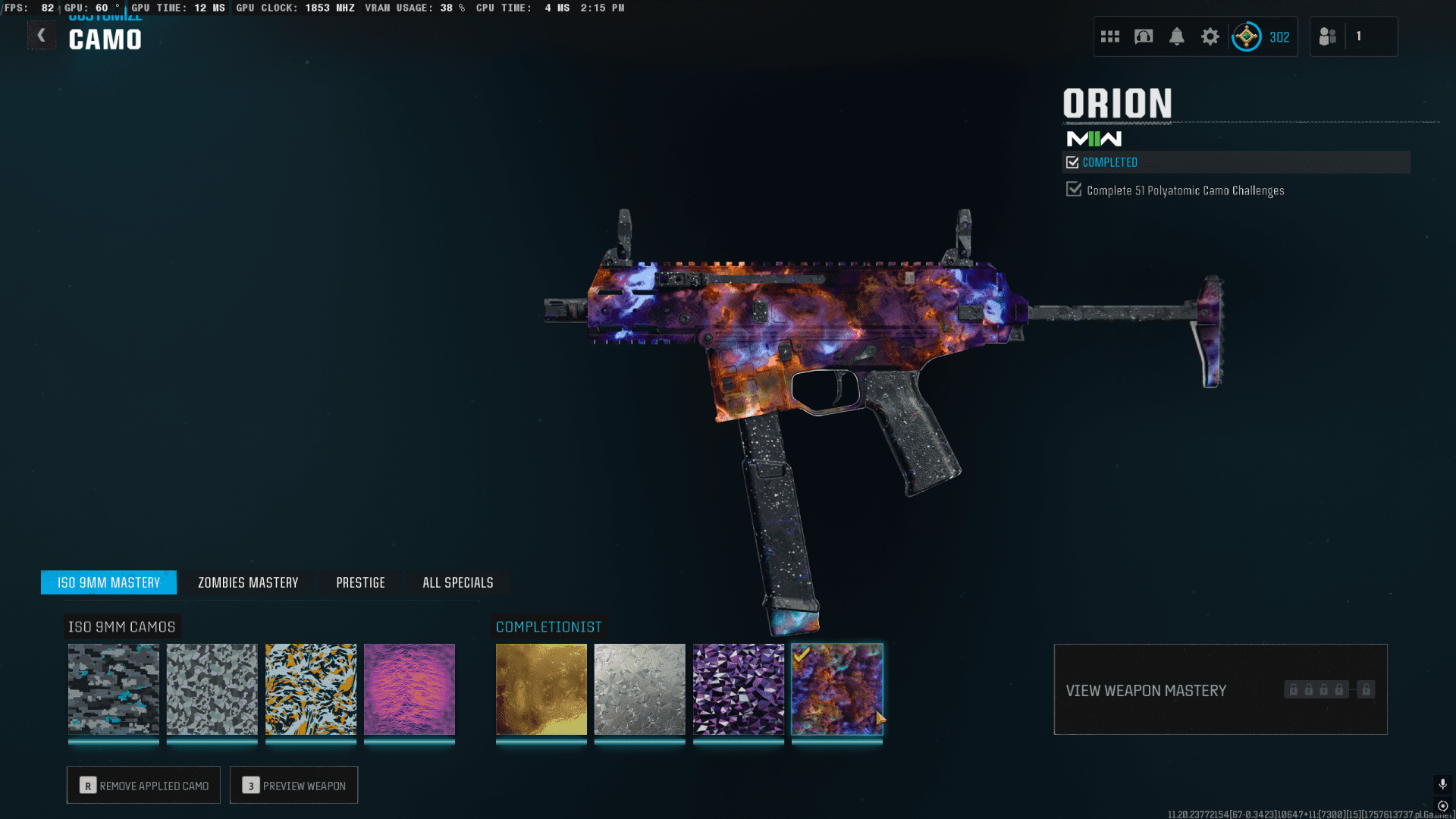The image size is (1456, 819).
Task: Go back using the arrow beside CAMO
Action: [42, 36]
